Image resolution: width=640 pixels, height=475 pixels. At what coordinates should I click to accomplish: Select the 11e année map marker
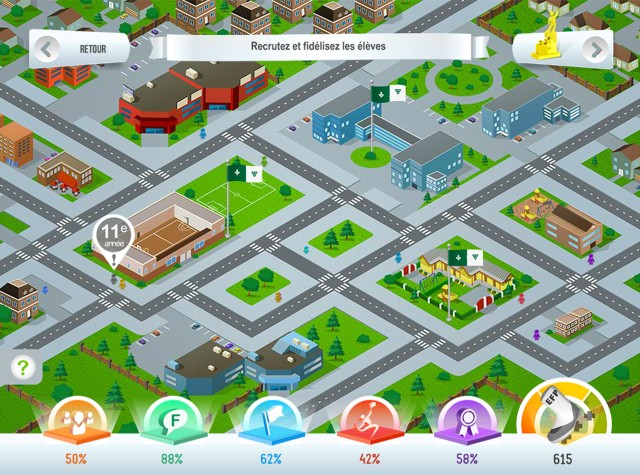pos(114,240)
